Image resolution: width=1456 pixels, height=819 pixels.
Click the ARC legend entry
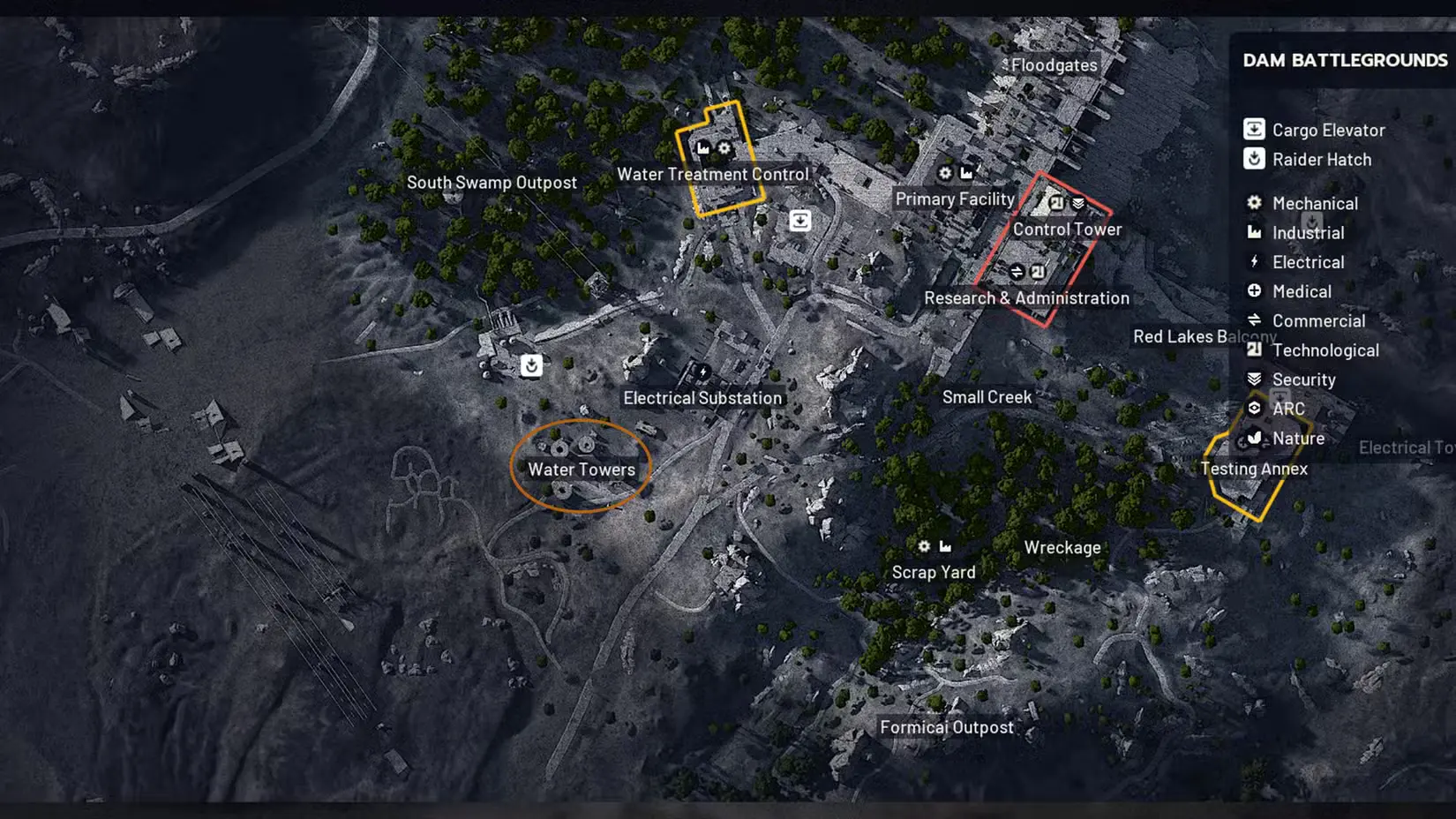tap(1275, 409)
